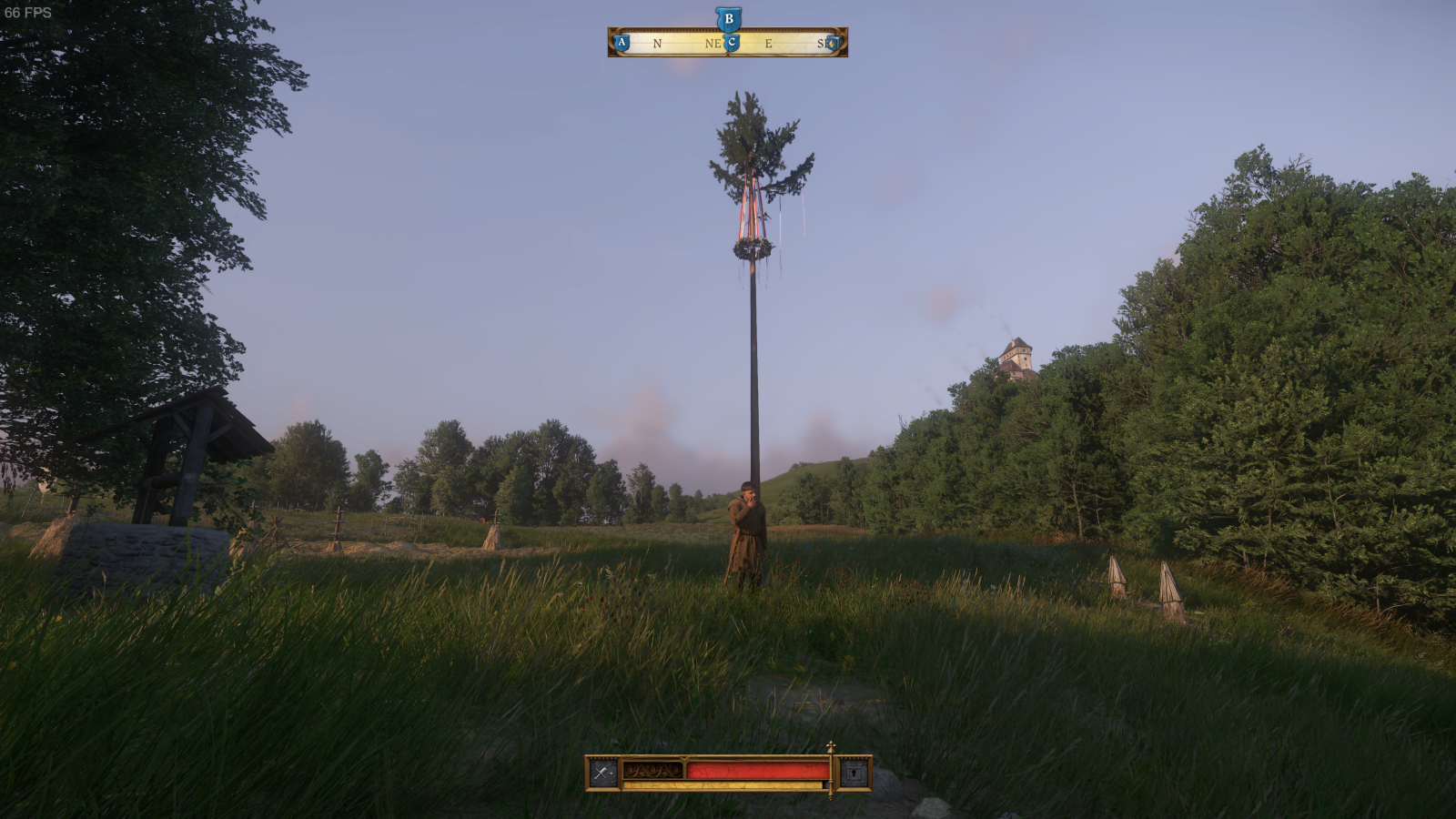
Task: Select quest marker A on the compass bar
Action: 621,42
